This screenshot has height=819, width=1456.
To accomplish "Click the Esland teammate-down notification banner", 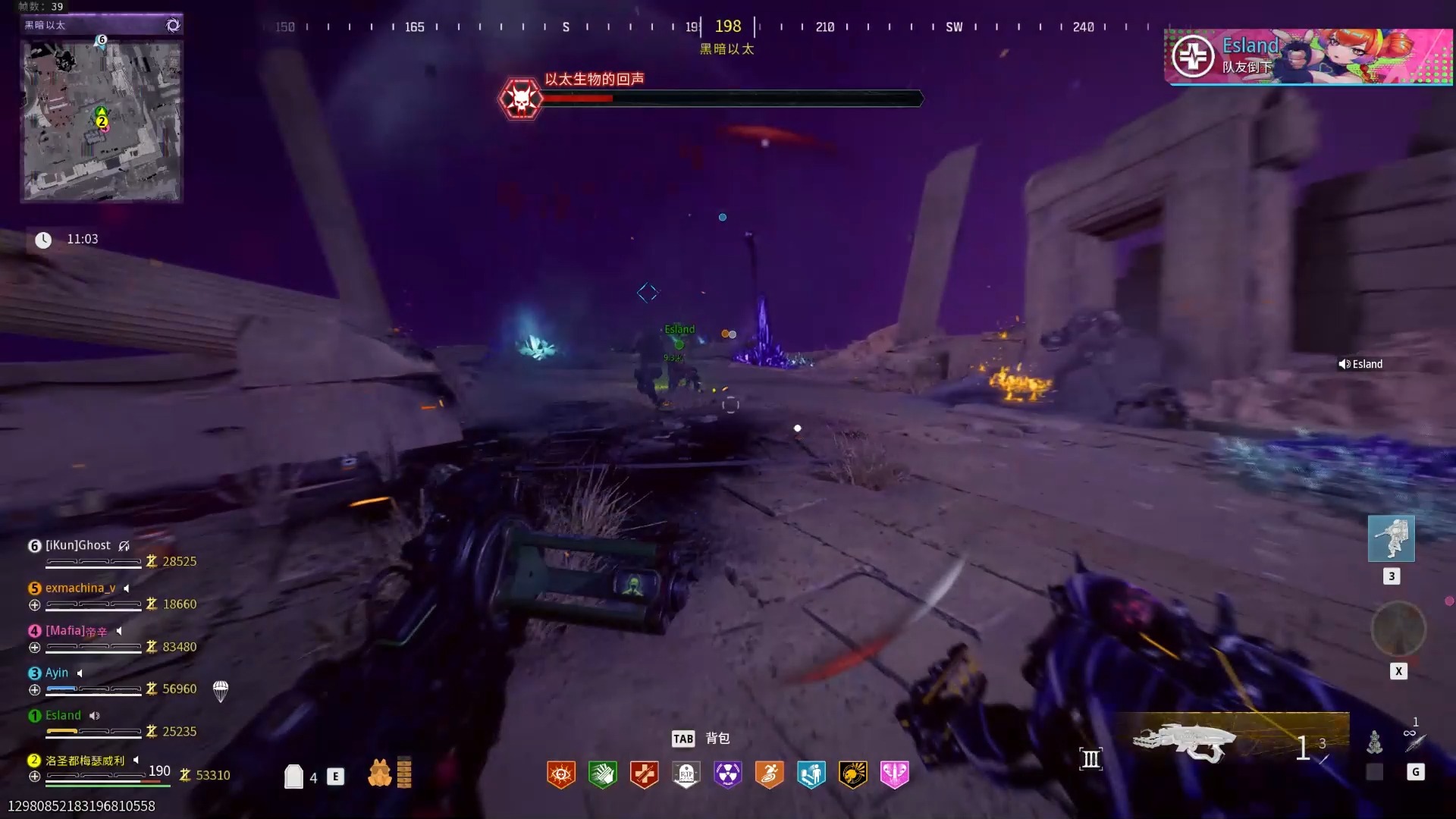I will pos(1307,57).
